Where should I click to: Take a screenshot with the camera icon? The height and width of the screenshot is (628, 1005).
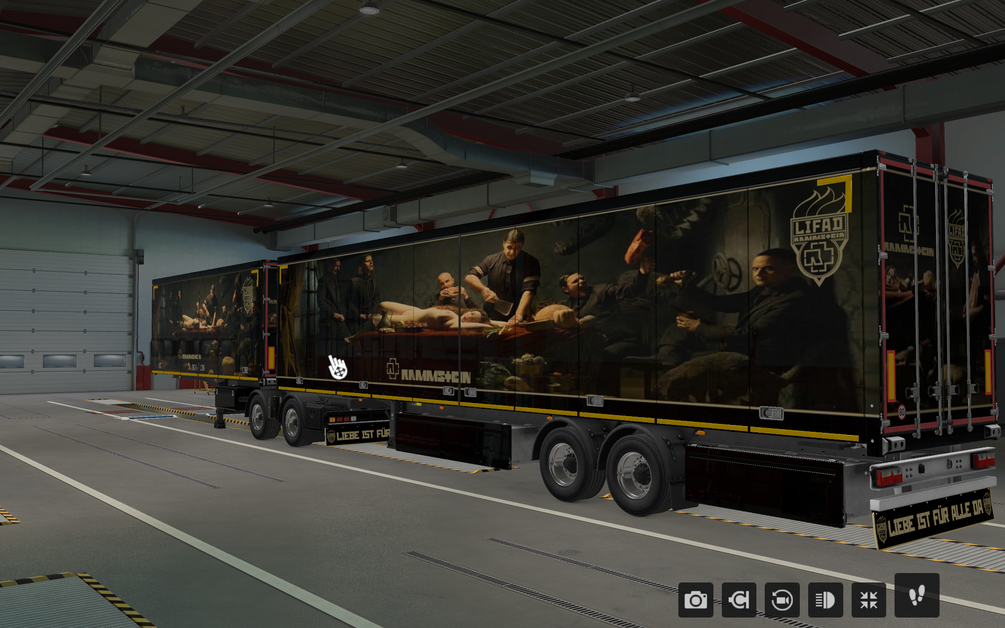tap(695, 600)
